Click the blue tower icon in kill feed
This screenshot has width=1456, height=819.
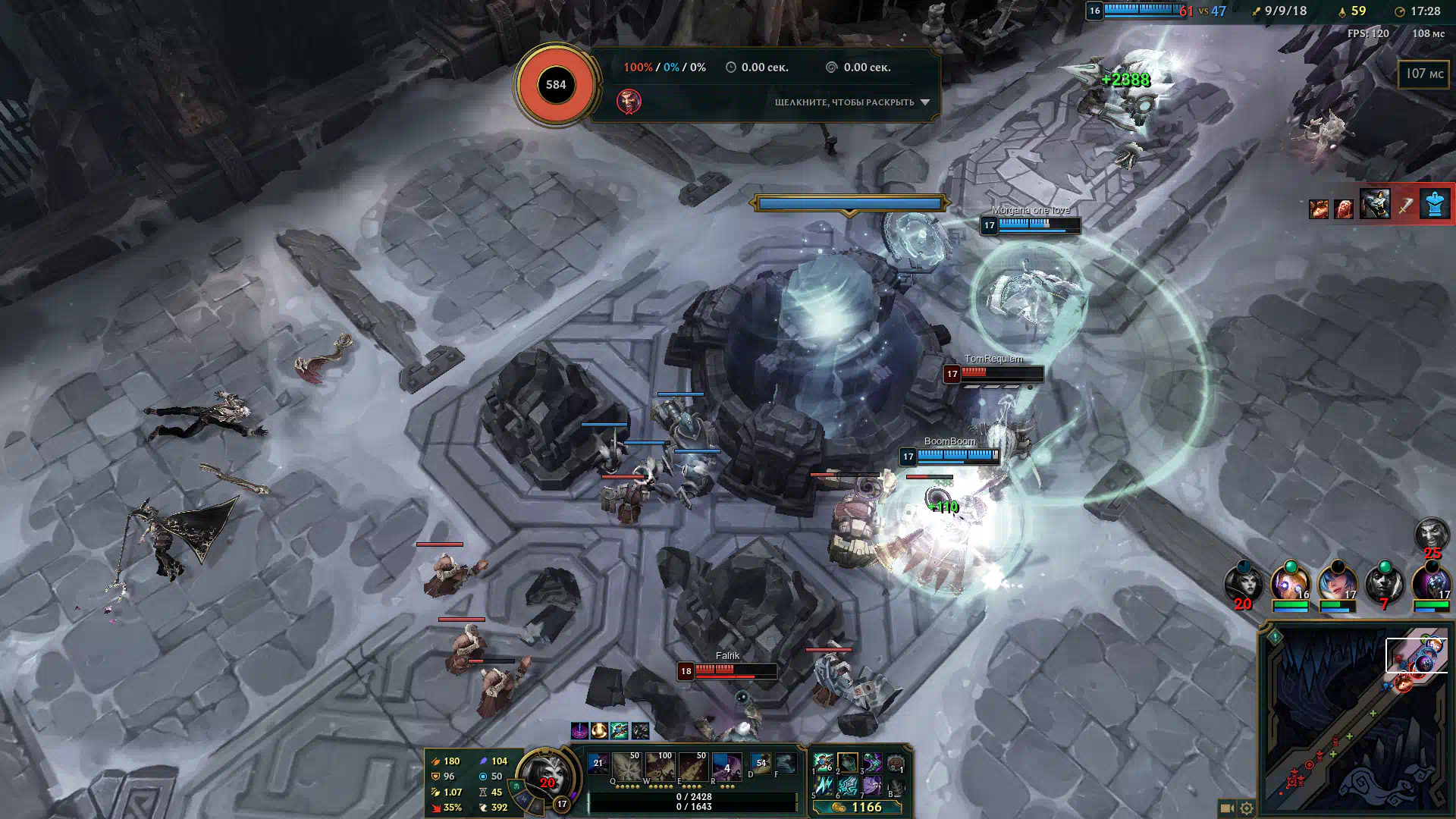pos(1435,205)
